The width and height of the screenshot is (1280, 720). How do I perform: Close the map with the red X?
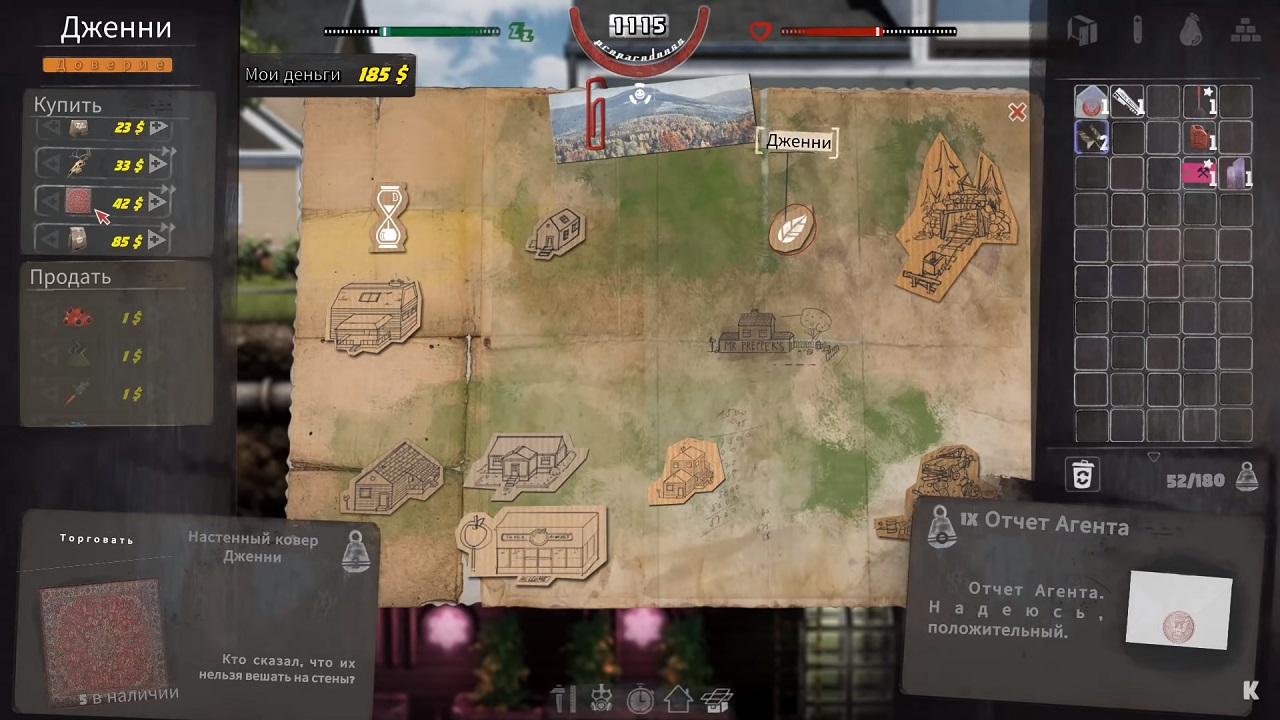point(1017,112)
